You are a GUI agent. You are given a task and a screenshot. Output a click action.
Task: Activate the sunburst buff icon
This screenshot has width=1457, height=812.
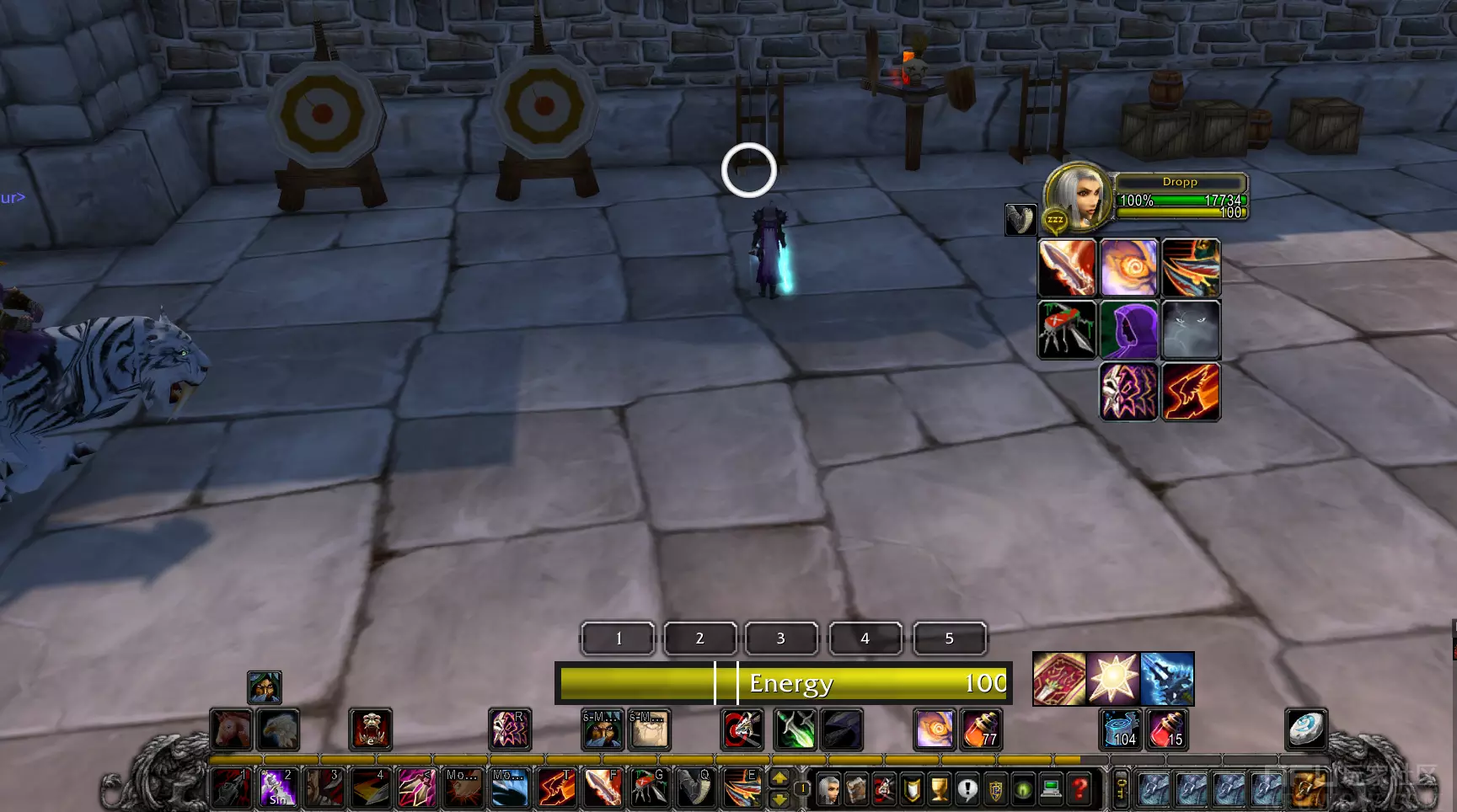(x=1113, y=678)
